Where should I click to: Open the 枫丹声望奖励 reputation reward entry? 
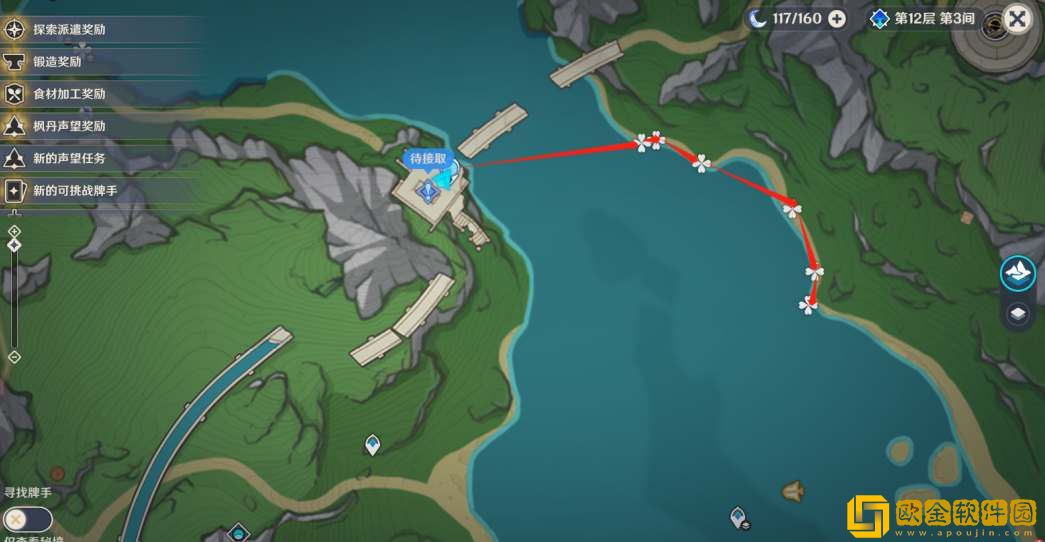pos(68,126)
